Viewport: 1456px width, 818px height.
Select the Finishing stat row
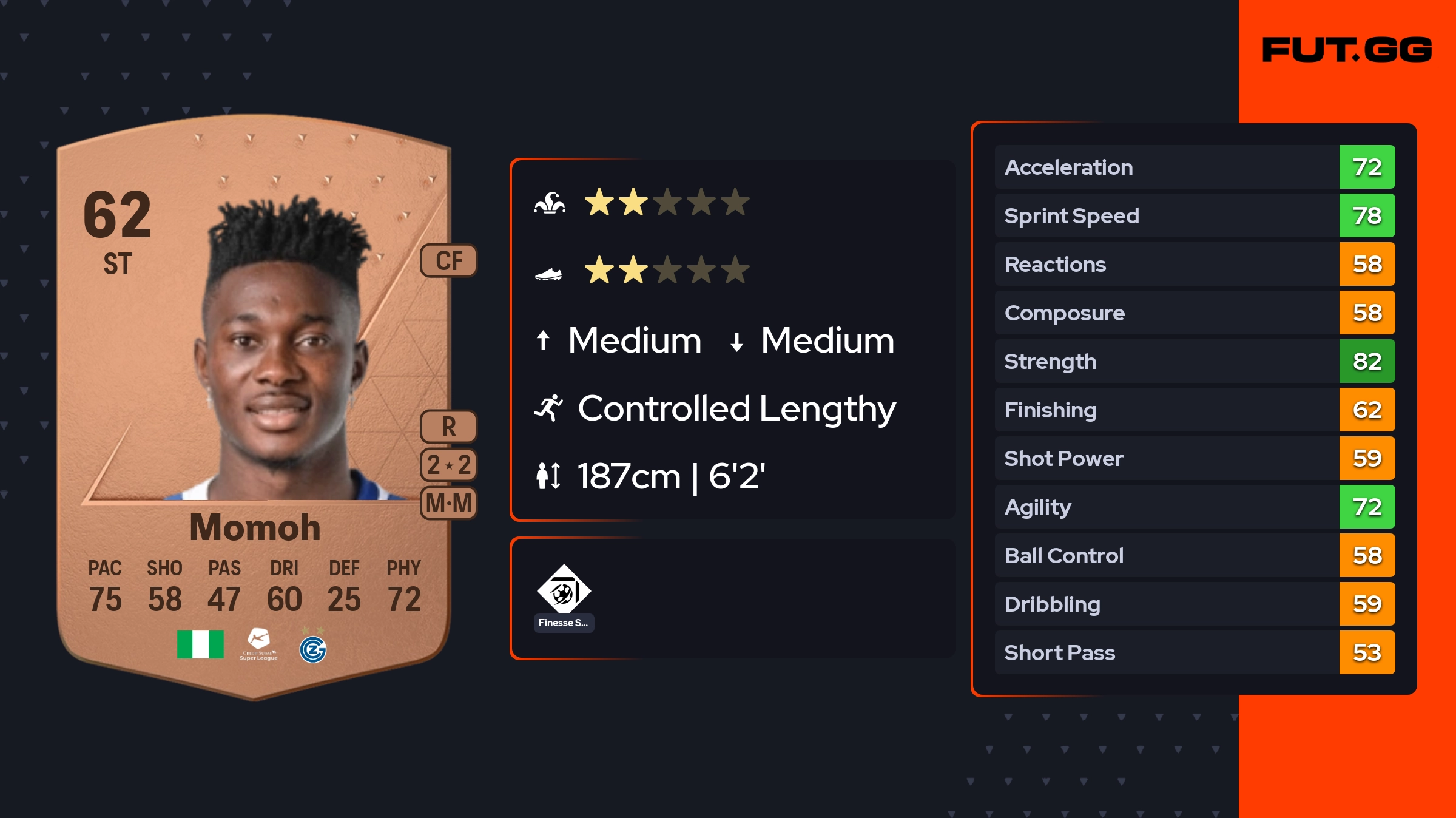click(x=1194, y=410)
